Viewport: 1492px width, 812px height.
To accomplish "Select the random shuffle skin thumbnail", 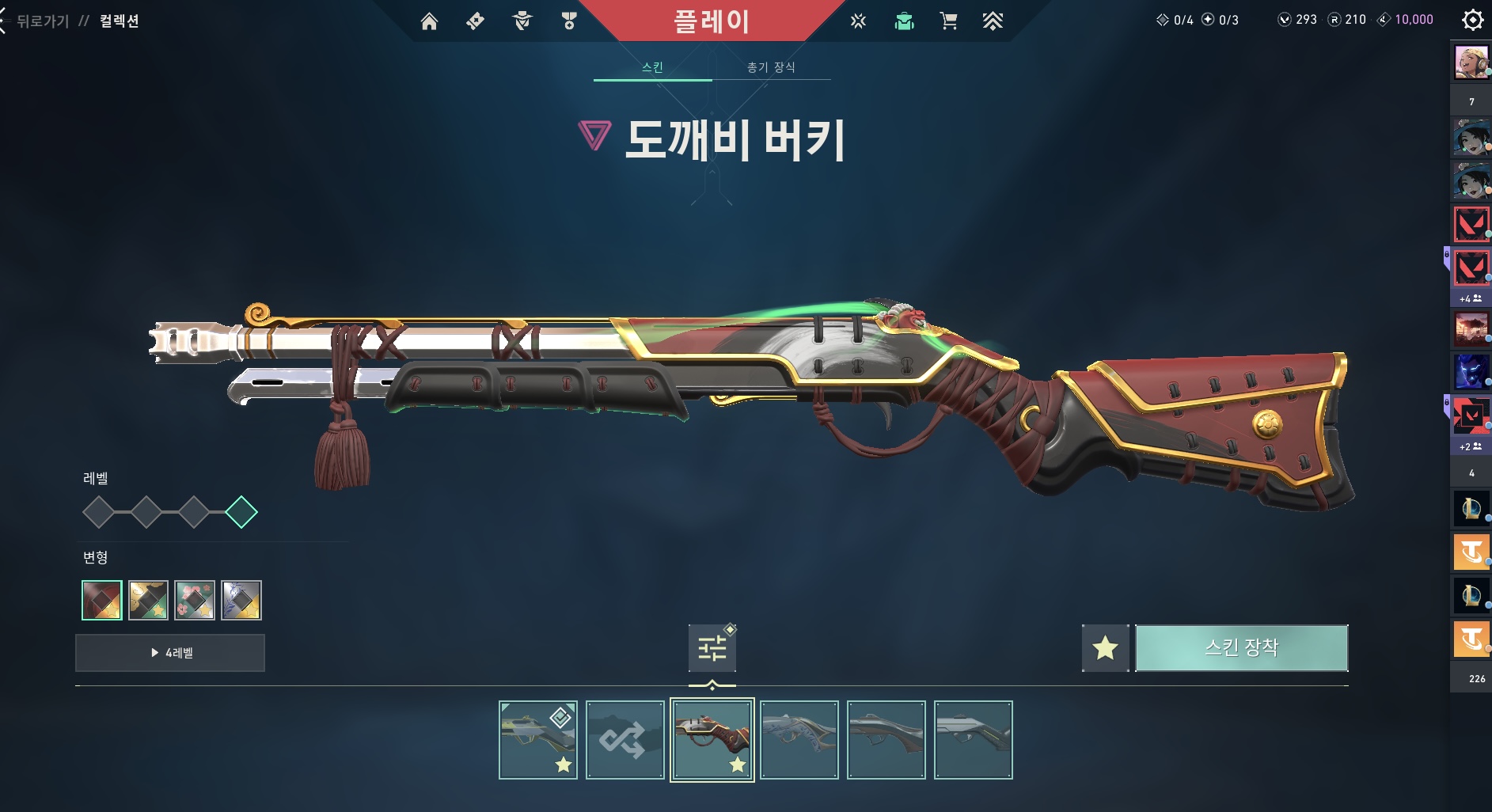I will click(x=625, y=740).
